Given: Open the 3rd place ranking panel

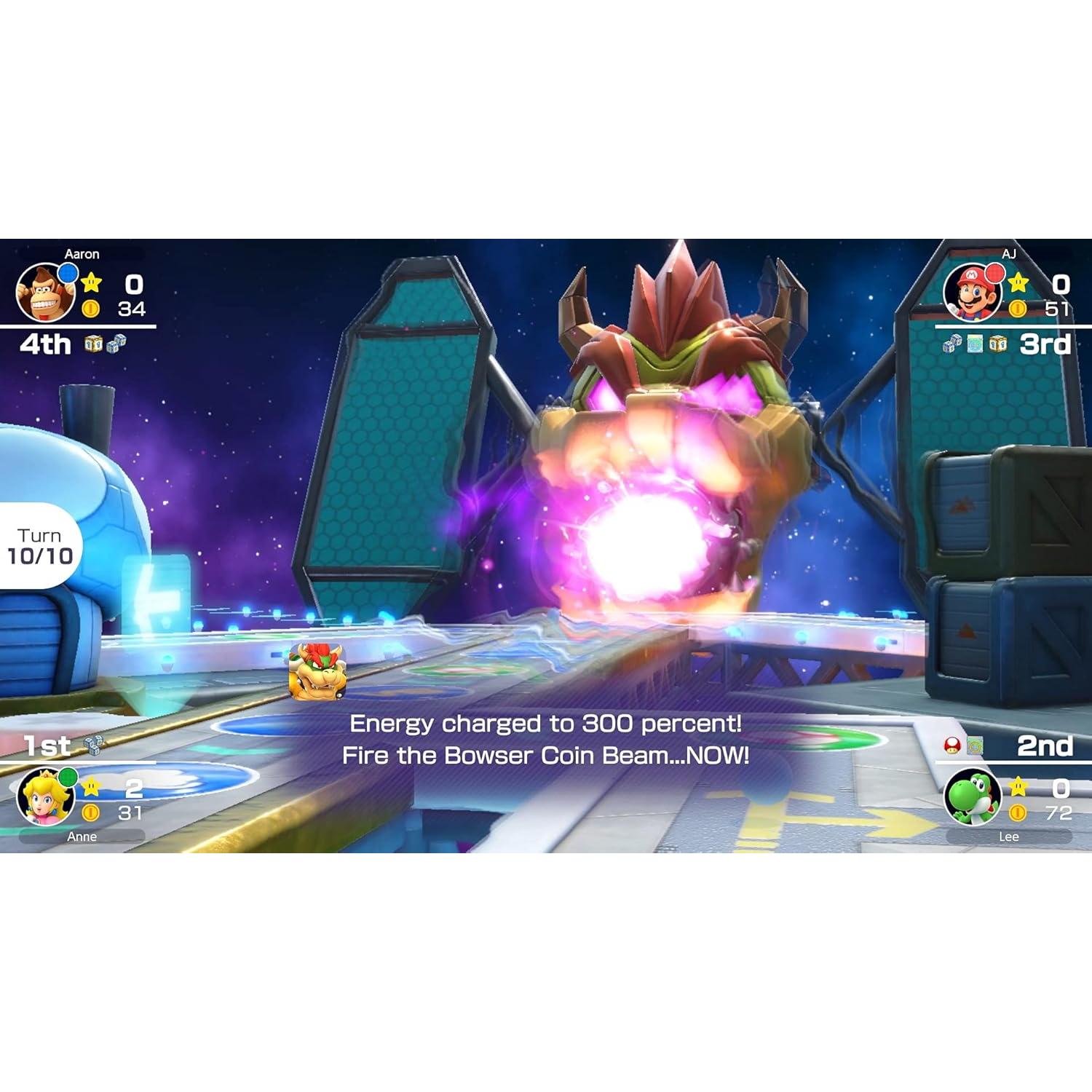Looking at the screenshot, I should pyautogui.click(x=1043, y=344).
